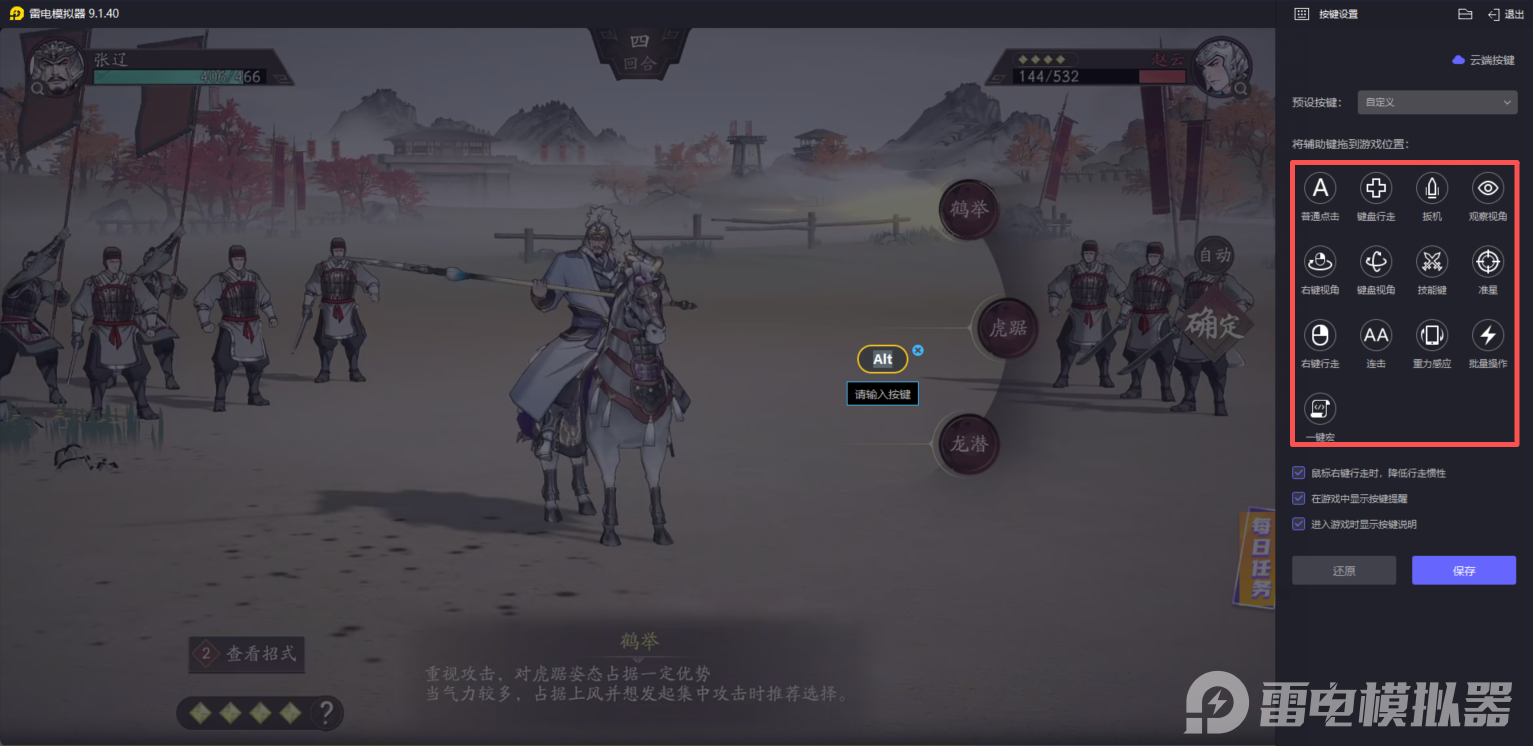The image size is (1533, 746).
Task: Remove the Alt key binding via its X
Action: click(x=918, y=350)
